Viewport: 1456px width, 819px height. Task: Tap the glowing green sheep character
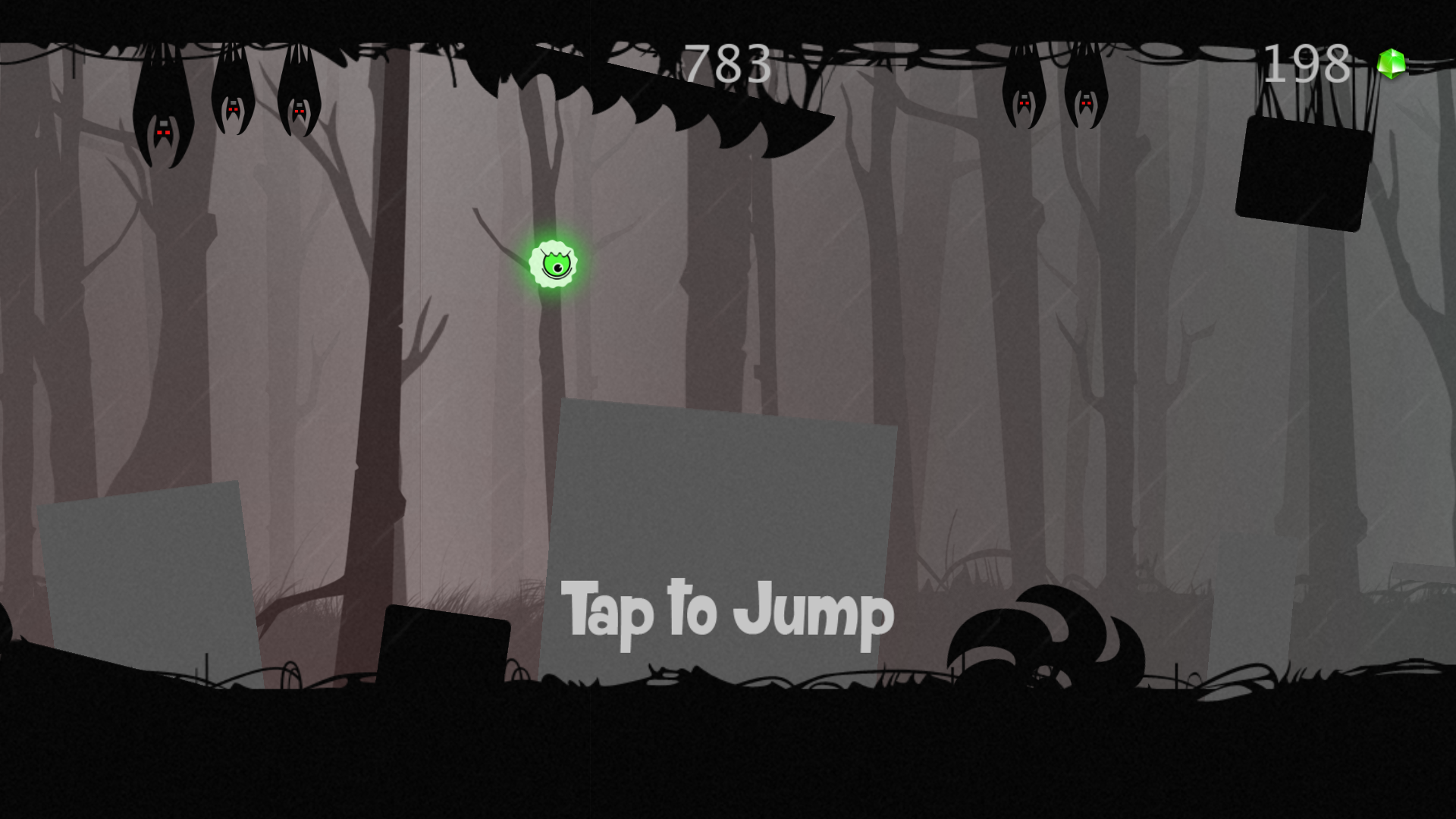[554, 265]
